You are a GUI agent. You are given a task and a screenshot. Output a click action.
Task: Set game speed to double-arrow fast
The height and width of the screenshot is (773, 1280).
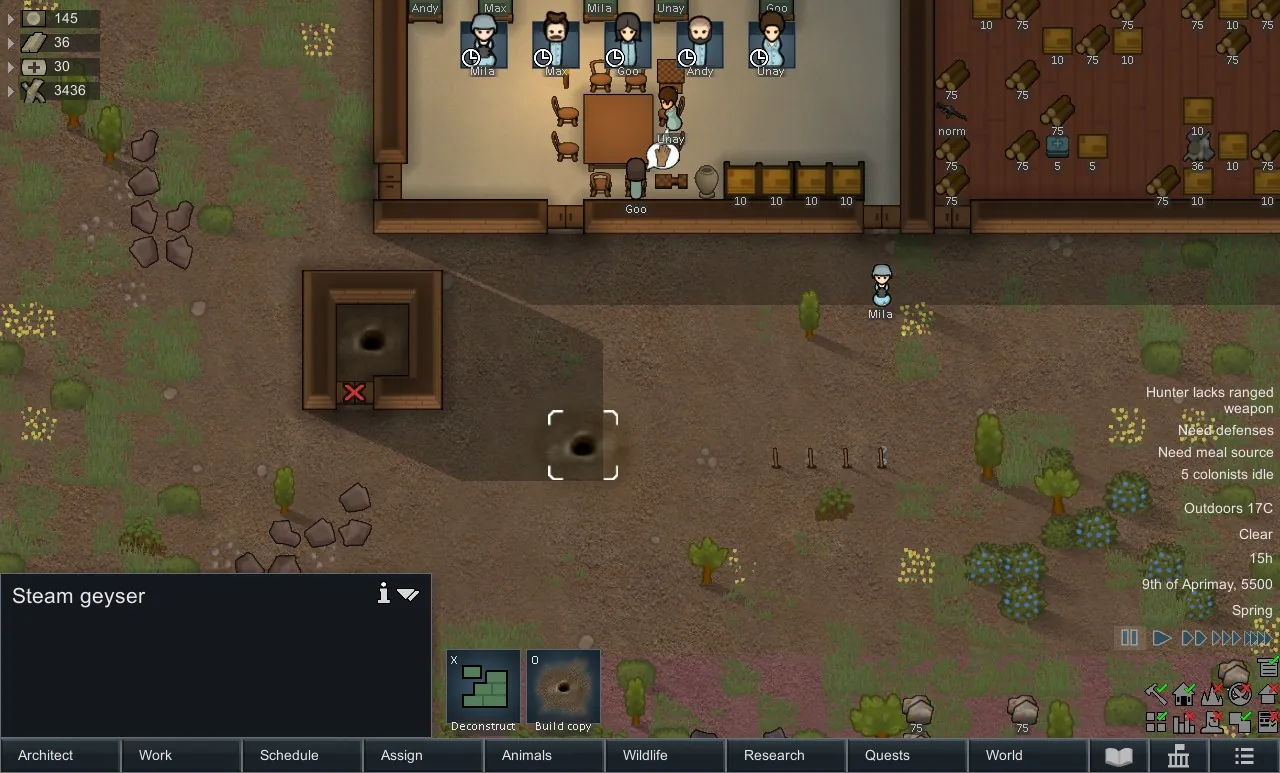point(1194,638)
